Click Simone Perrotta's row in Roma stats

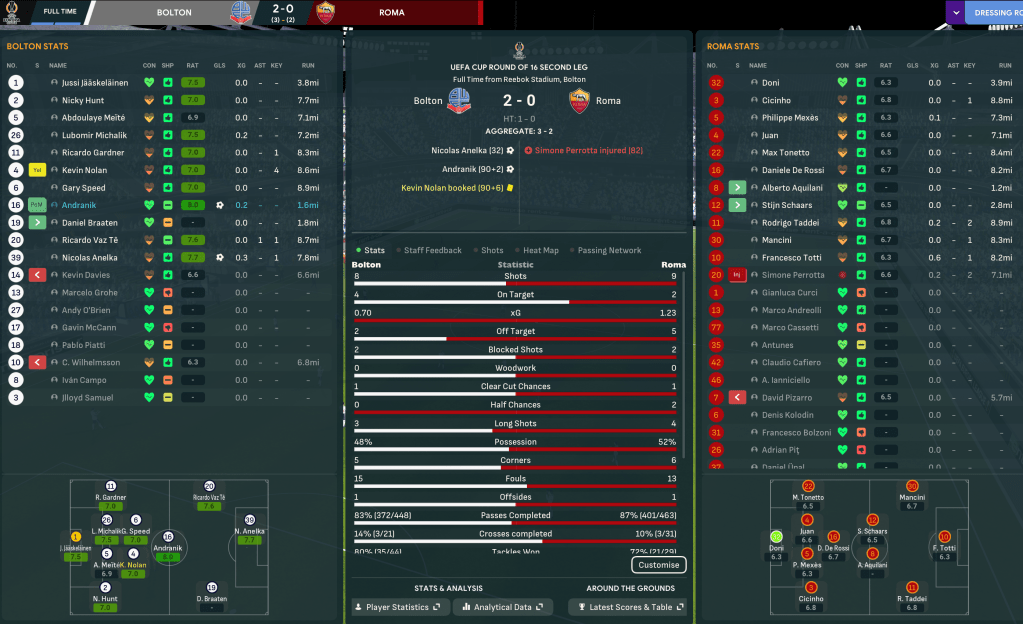793,275
